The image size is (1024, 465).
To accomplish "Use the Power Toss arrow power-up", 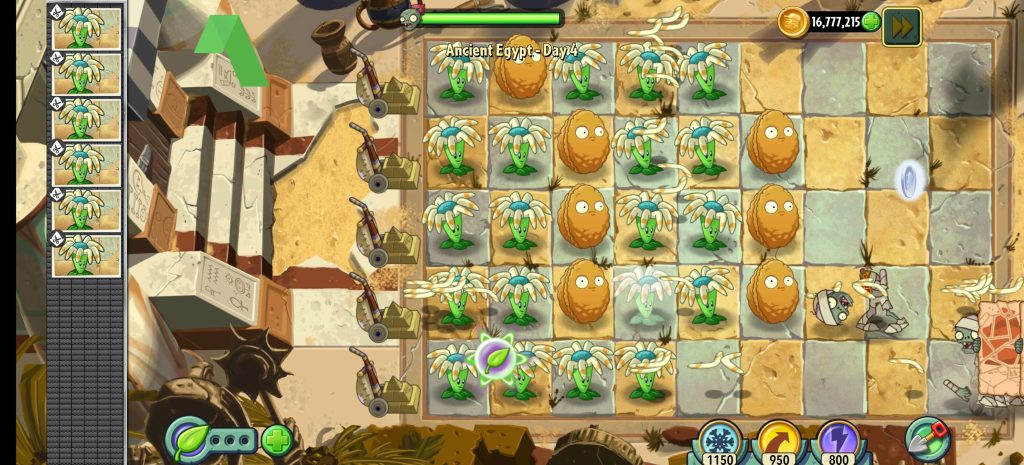I will point(778,440).
